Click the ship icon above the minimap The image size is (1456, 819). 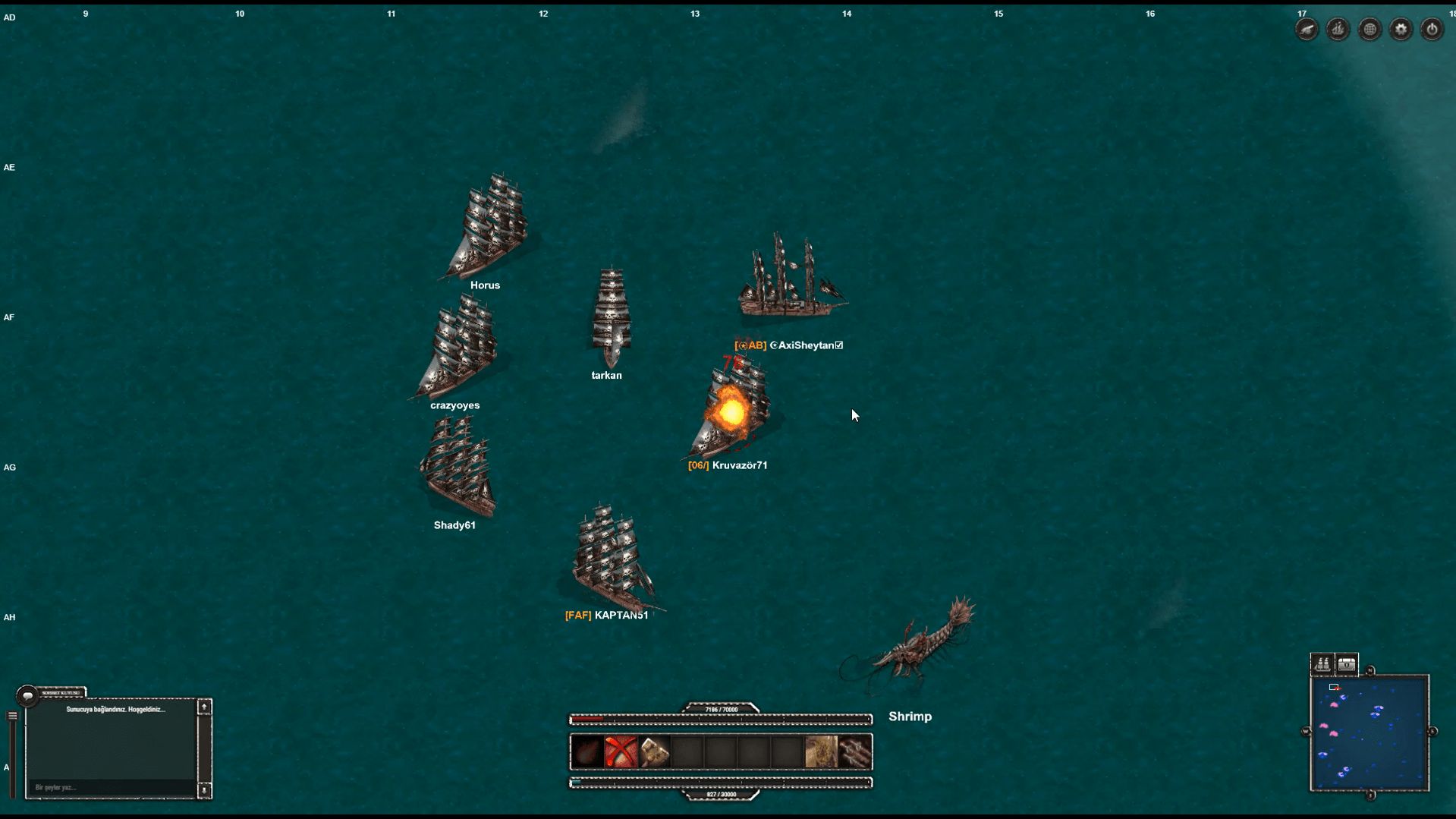click(1322, 663)
